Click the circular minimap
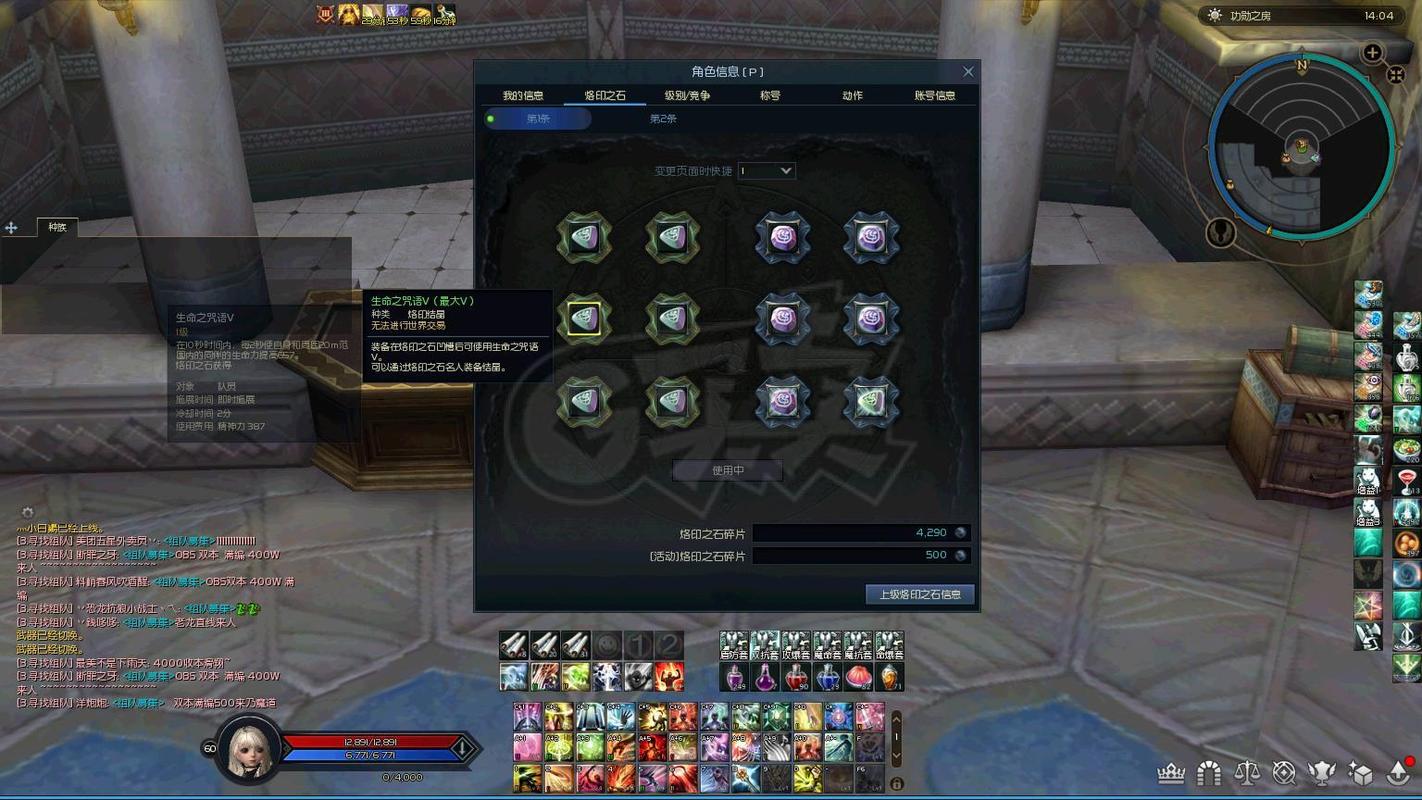The image size is (1422, 800). tap(1301, 146)
